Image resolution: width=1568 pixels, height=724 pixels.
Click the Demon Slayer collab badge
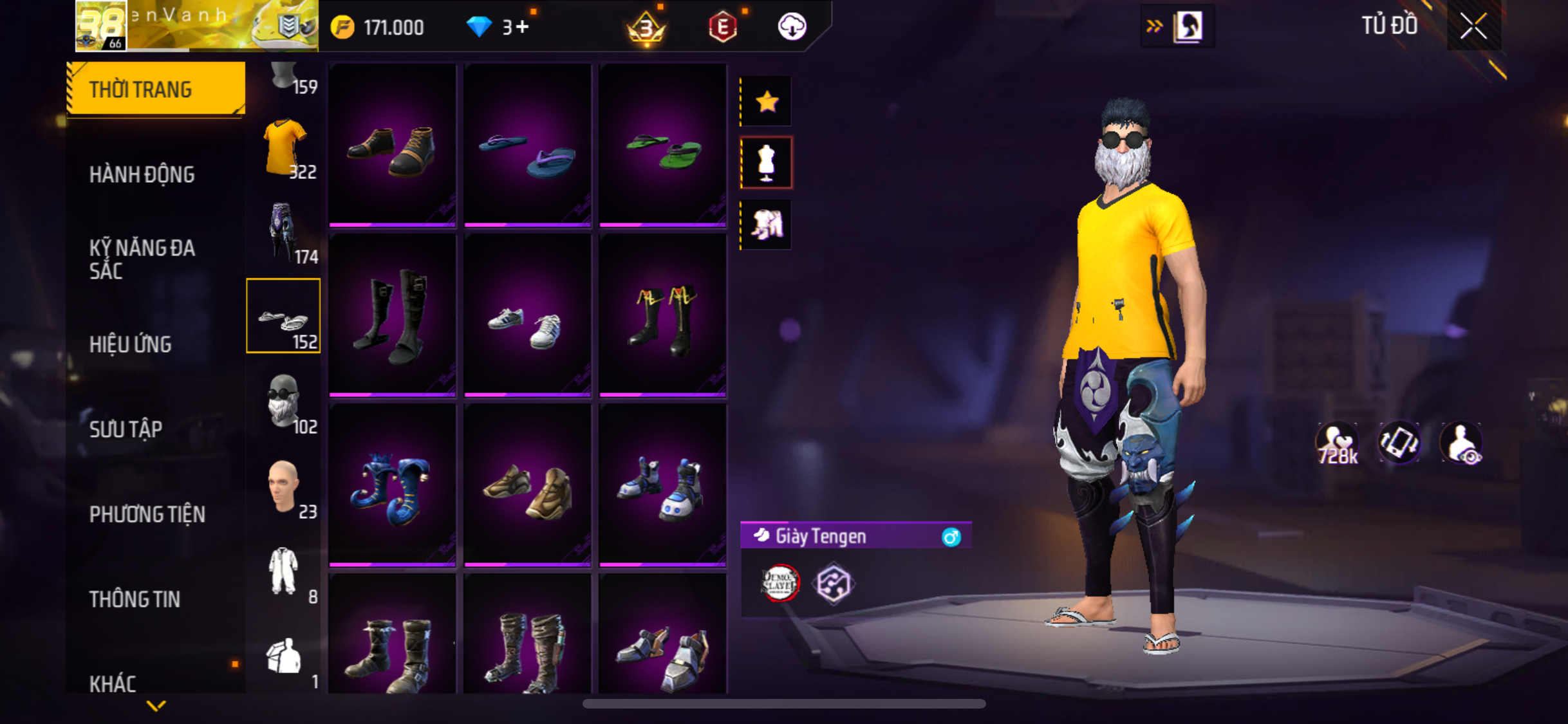tap(780, 583)
